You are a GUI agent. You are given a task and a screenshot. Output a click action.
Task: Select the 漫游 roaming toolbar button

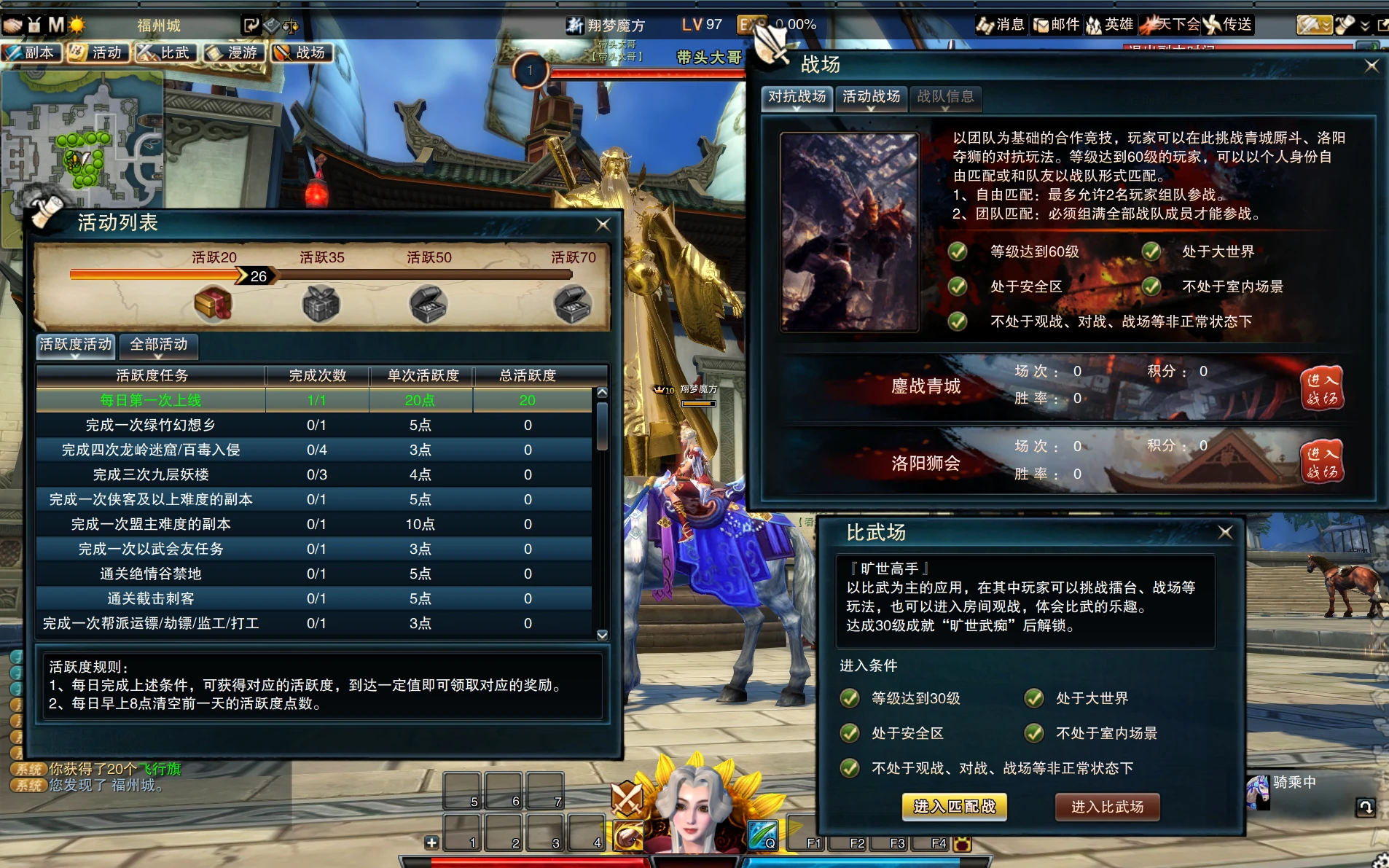(x=233, y=52)
